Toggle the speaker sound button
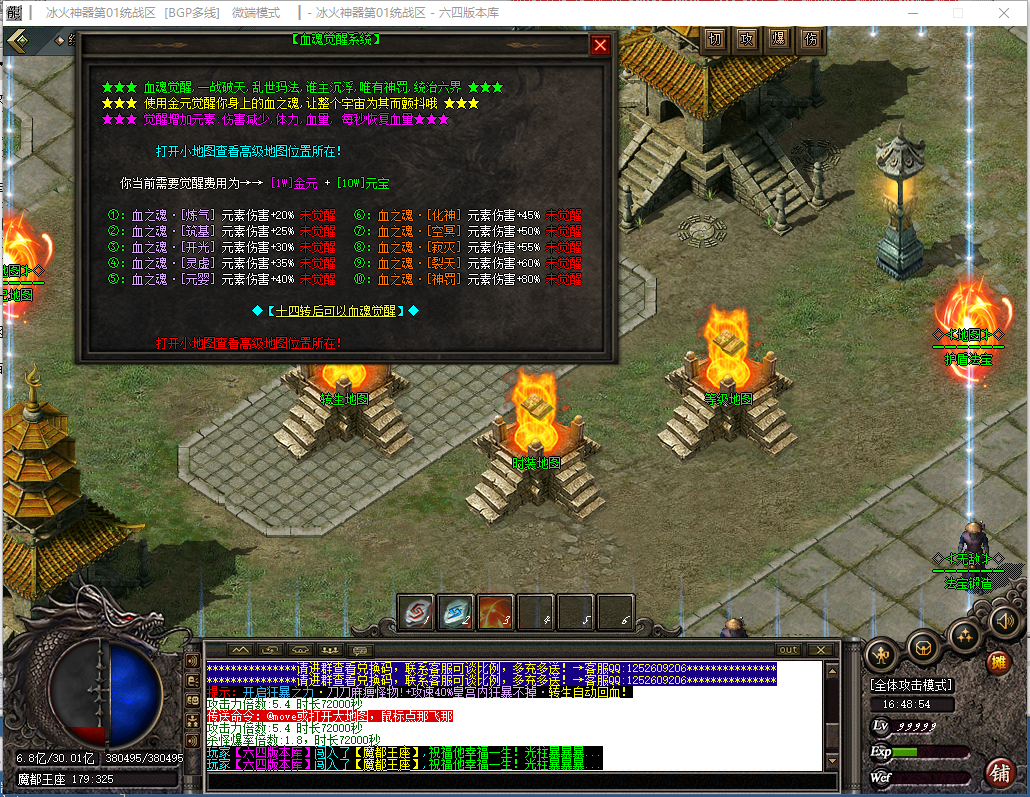This screenshot has width=1030, height=797. pyautogui.click(x=1003, y=622)
